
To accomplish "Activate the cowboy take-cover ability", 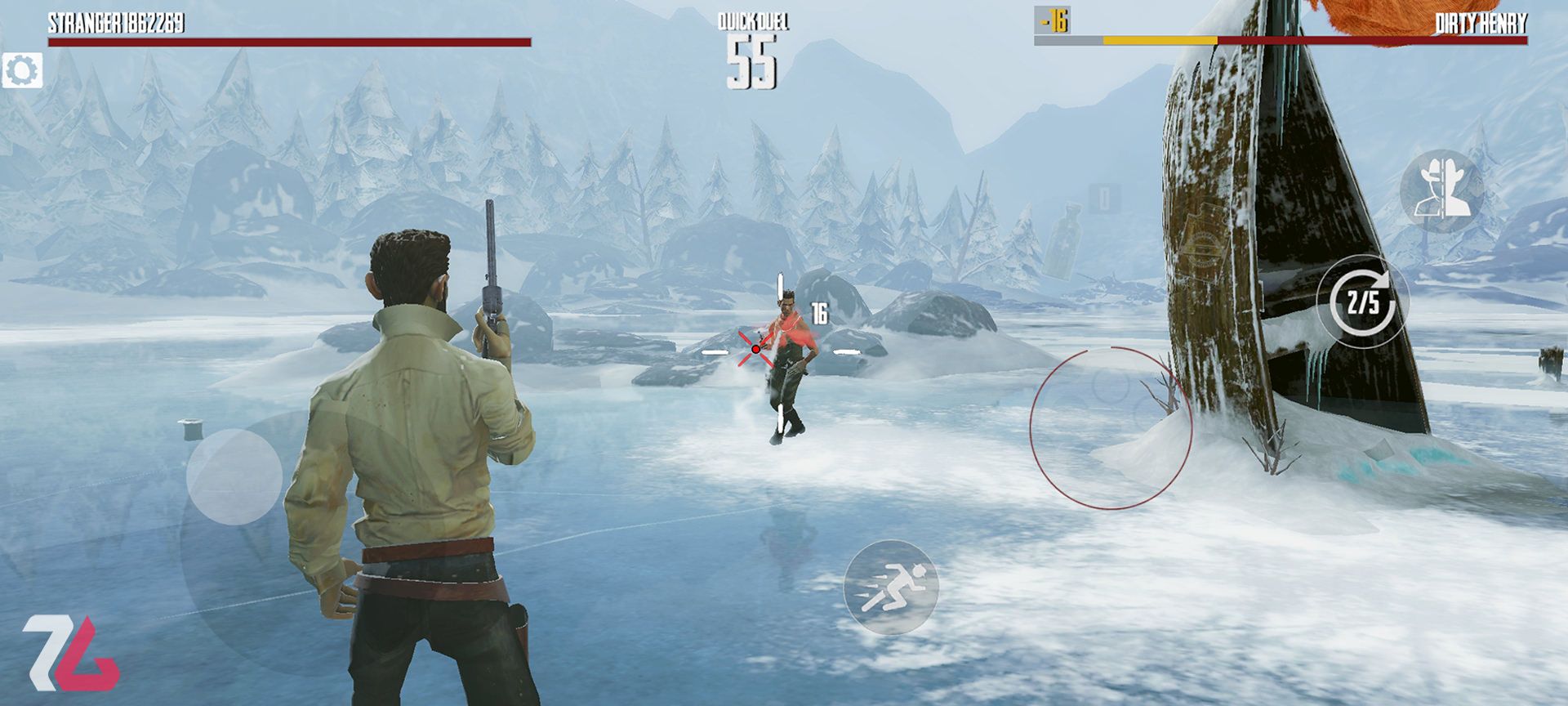I will click(1442, 191).
